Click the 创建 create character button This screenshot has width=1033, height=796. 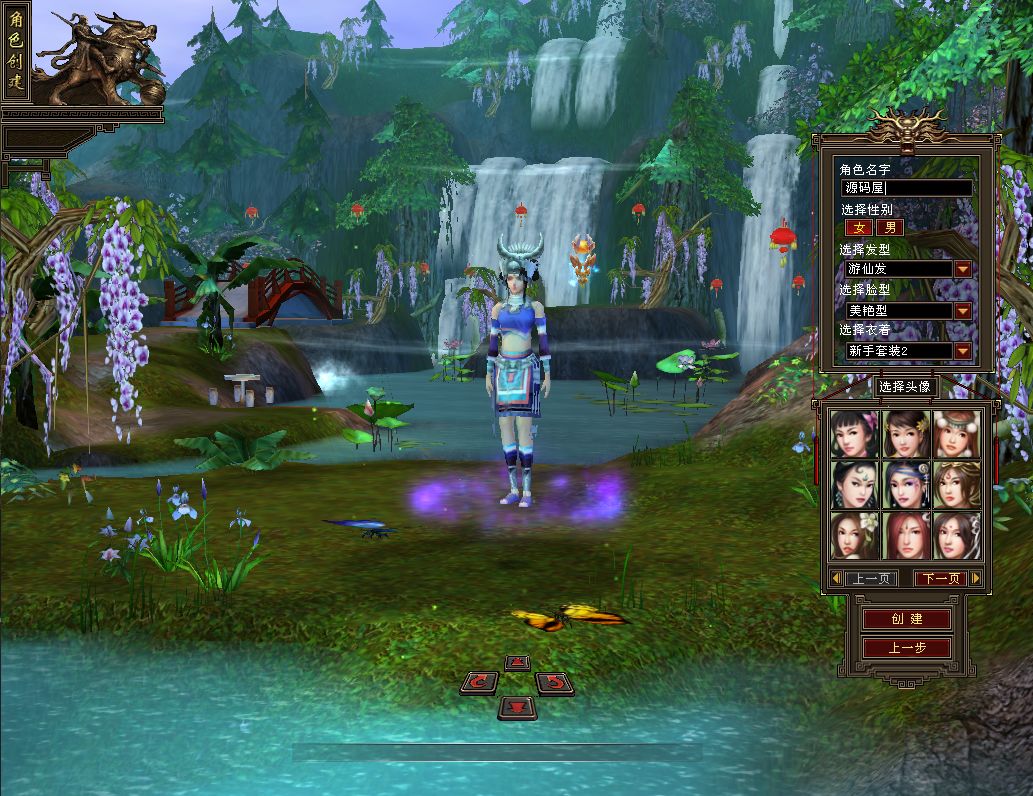(907, 619)
